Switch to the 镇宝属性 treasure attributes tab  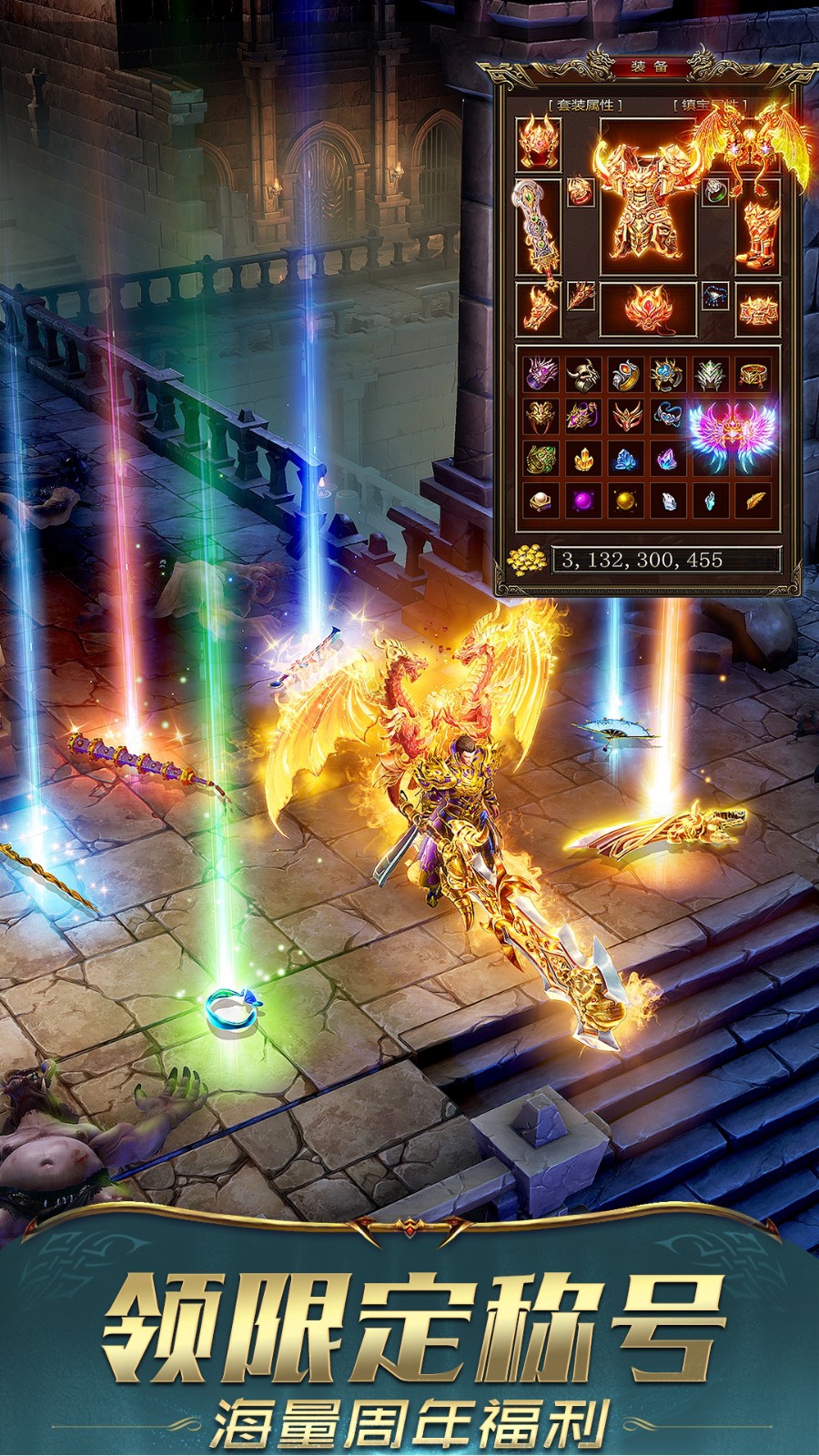tap(709, 106)
